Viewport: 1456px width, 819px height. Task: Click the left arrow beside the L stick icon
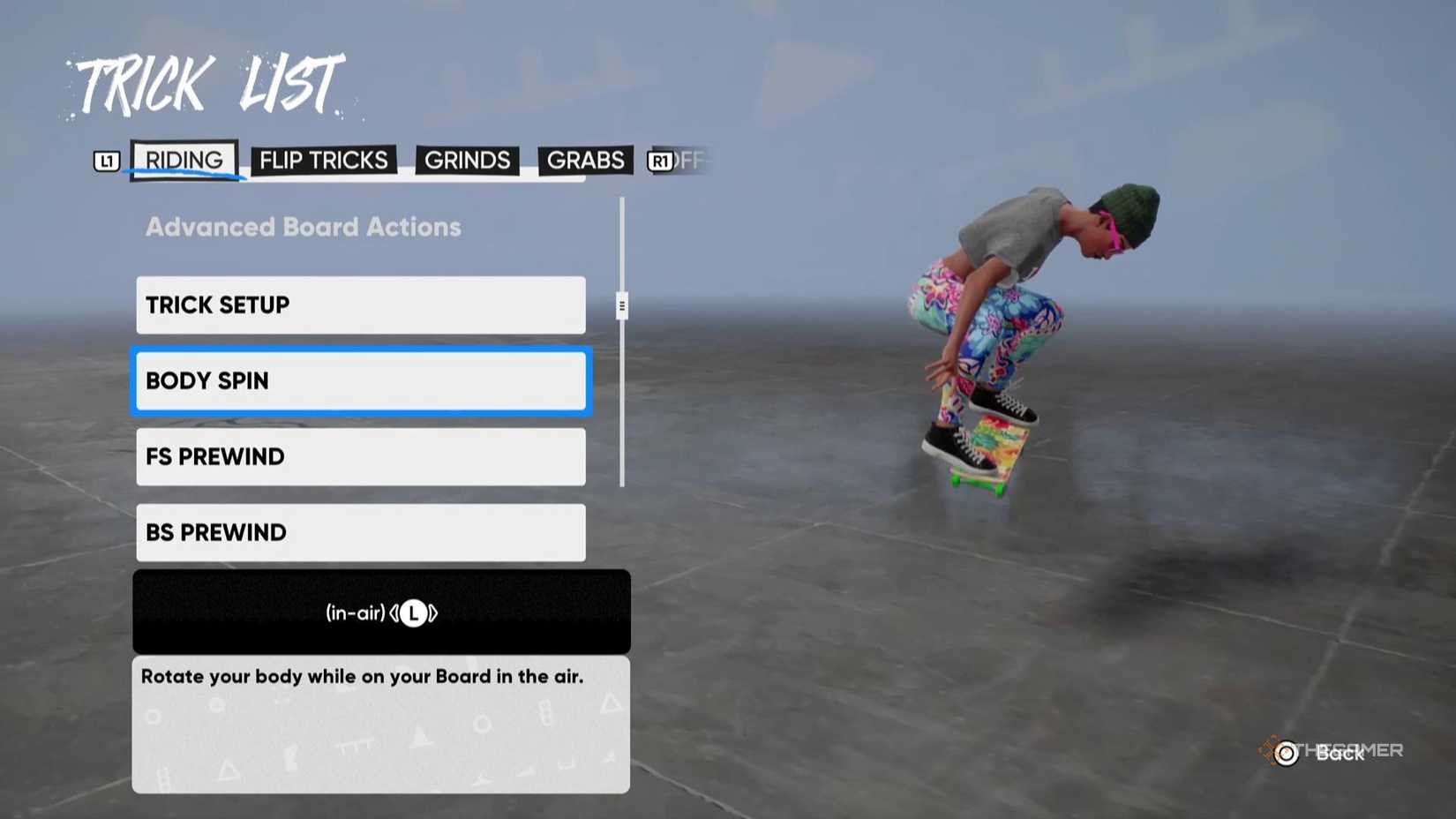[x=394, y=612]
